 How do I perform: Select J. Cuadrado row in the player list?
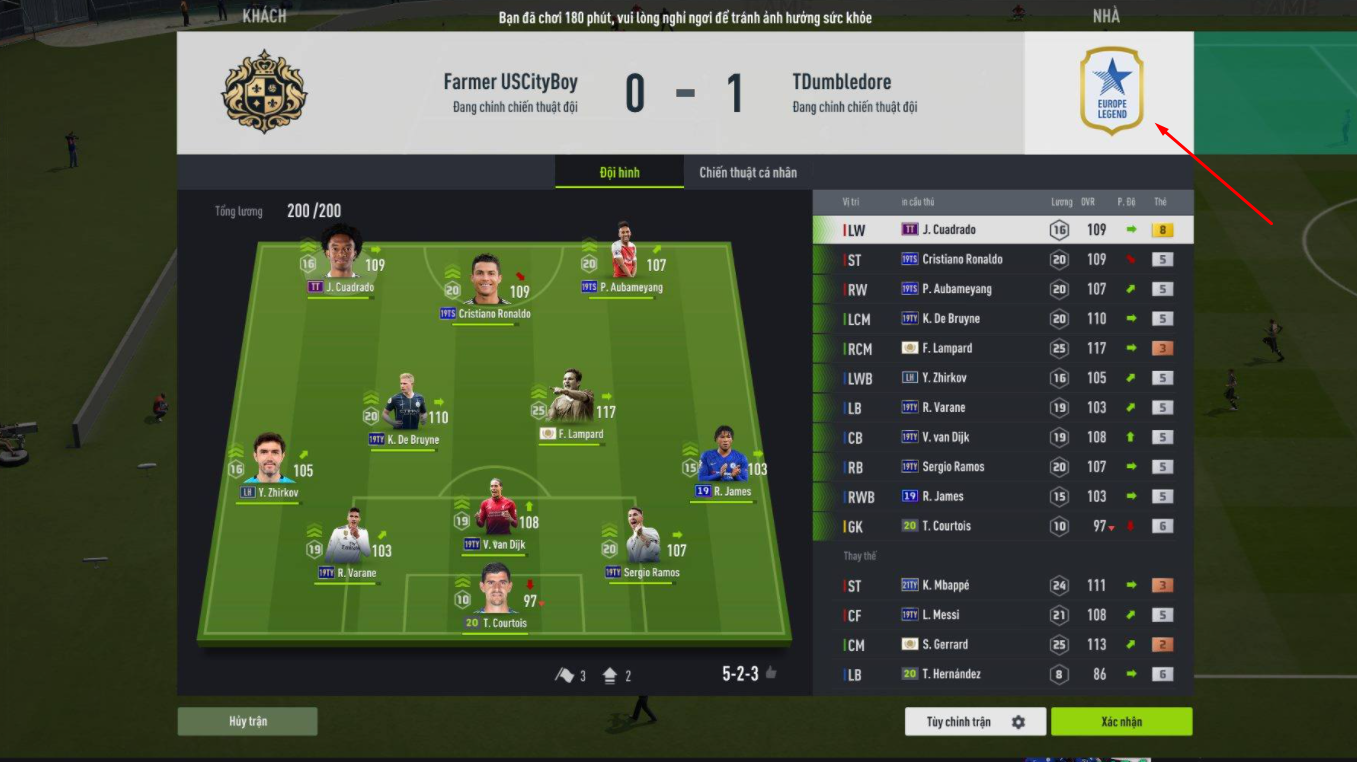point(1003,230)
